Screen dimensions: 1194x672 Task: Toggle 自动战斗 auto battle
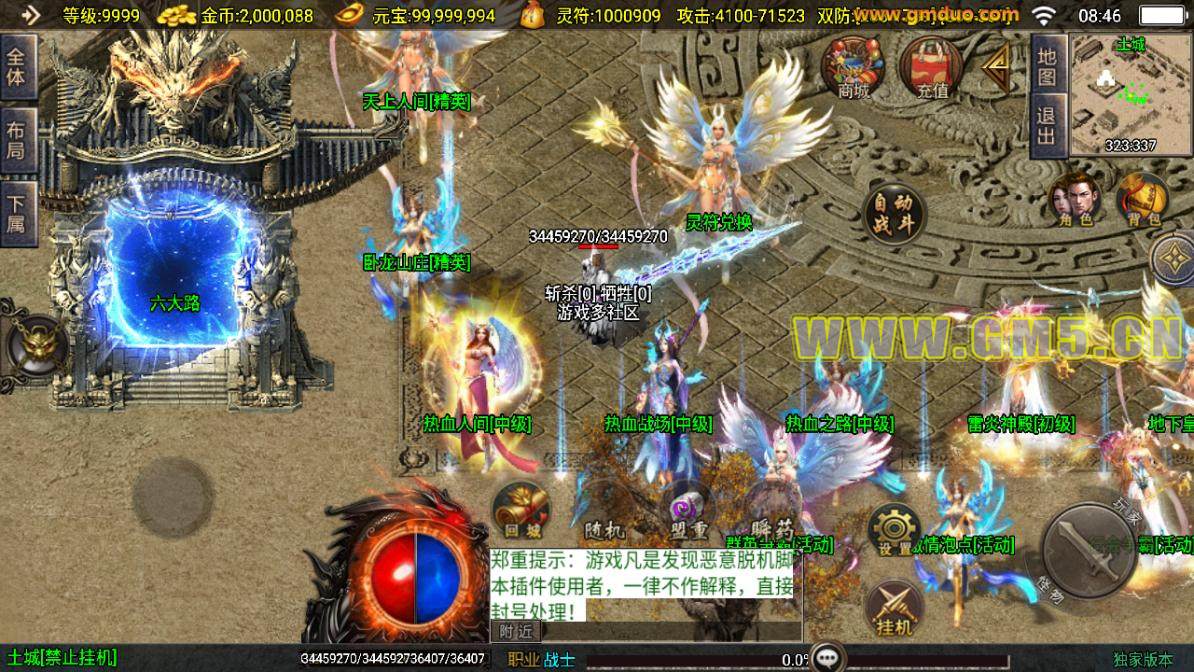[892, 214]
